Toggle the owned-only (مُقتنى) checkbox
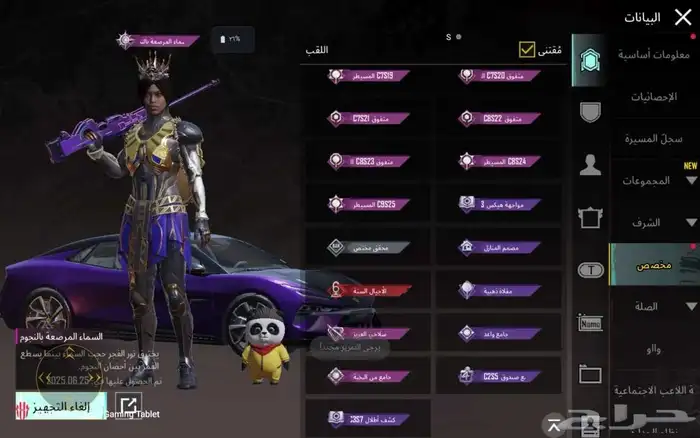The image size is (700, 438). (527, 49)
